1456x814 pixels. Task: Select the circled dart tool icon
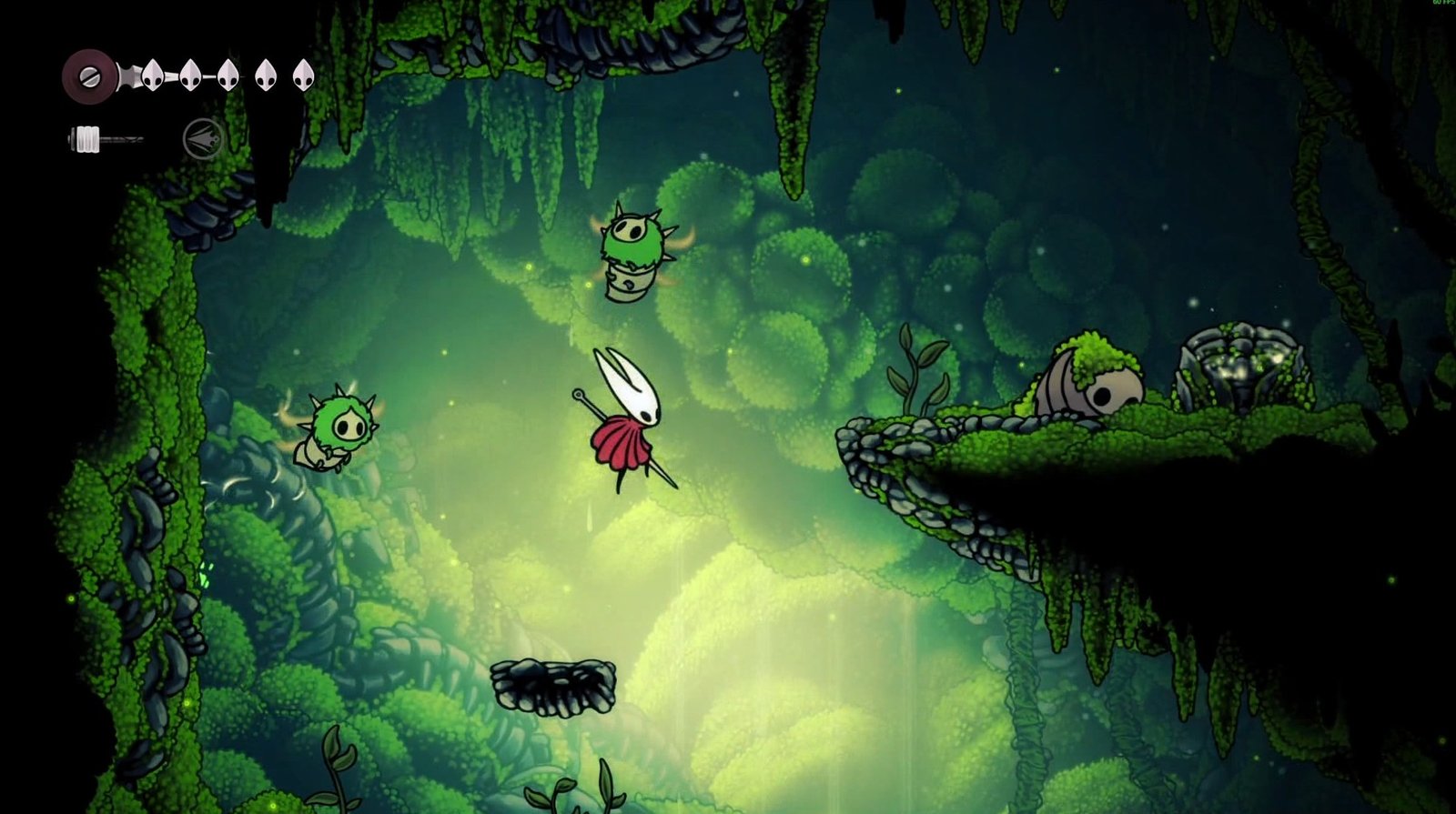tap(202, 140)
